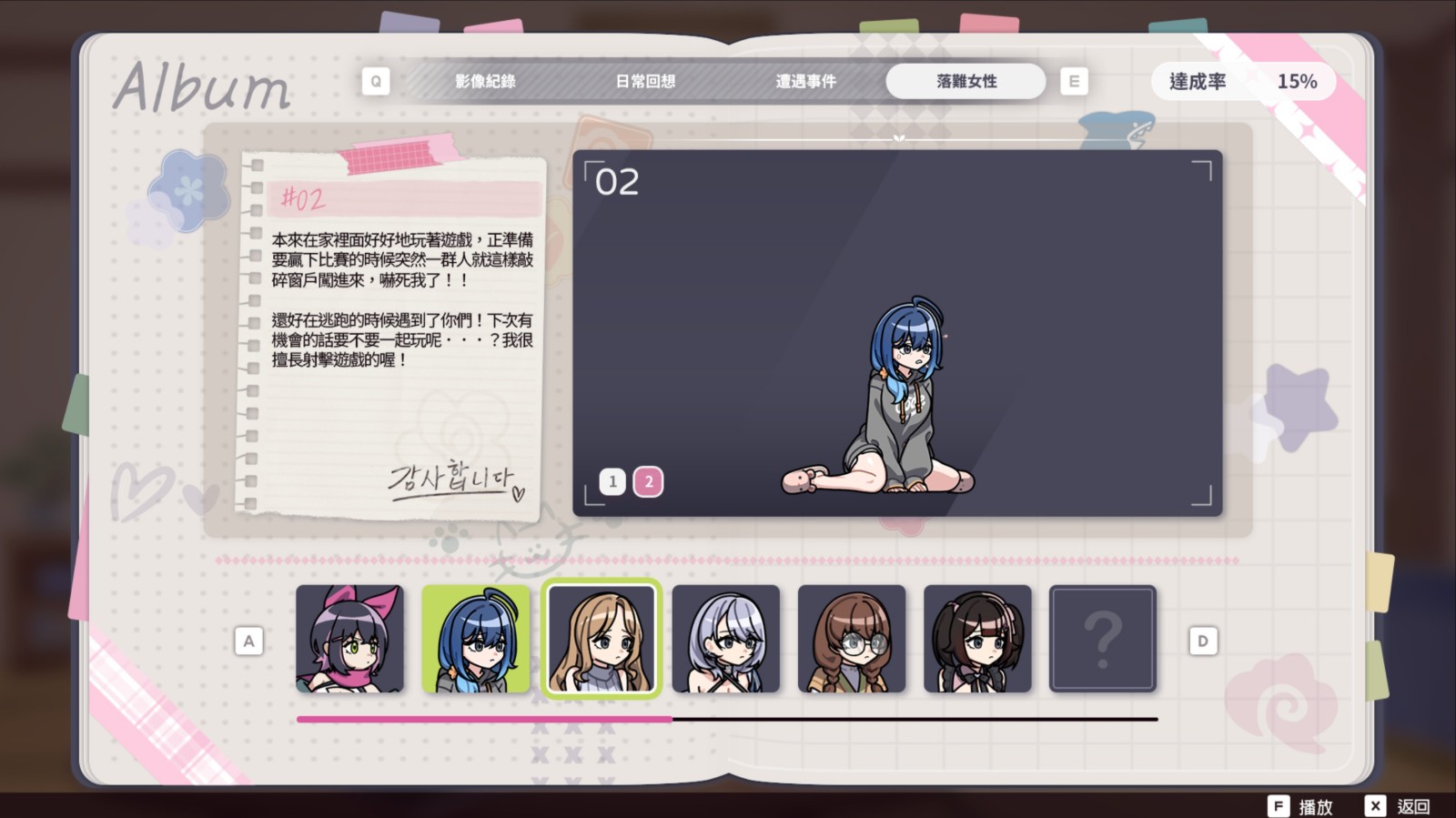The width and height of the screenshot is (1456, 818).
Task: Click the A key icon left of thumbnails
Action: [249, 641]
